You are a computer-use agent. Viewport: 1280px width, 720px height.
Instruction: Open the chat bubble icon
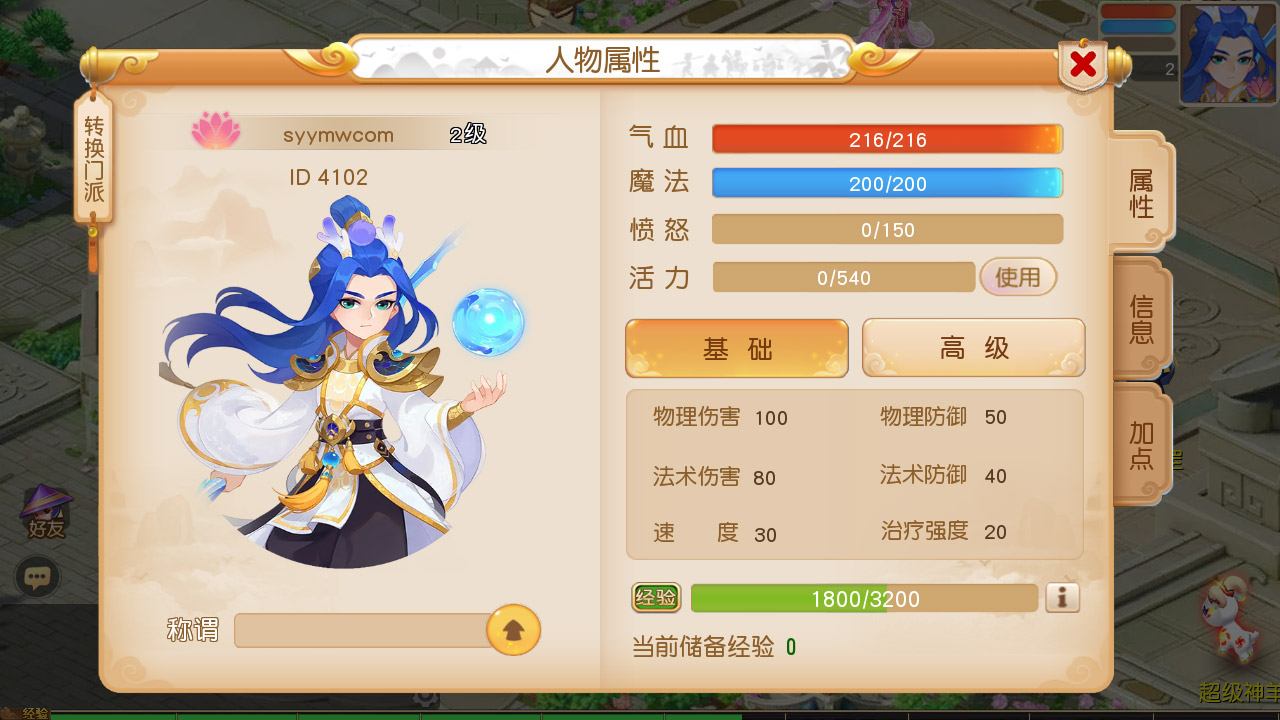pos(38,577)
